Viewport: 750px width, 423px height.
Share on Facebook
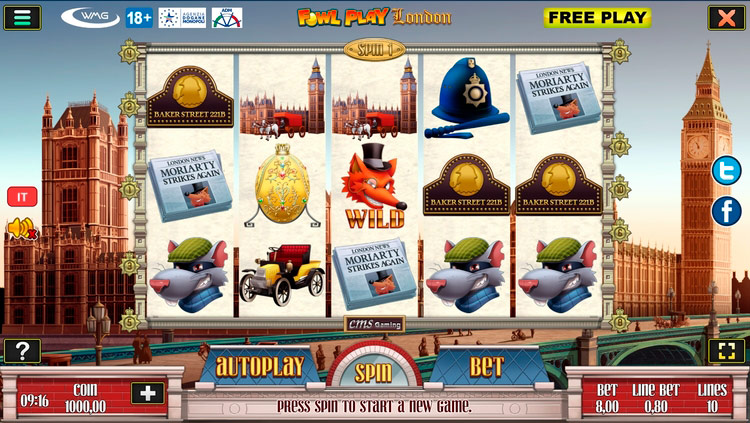(726, 211)
